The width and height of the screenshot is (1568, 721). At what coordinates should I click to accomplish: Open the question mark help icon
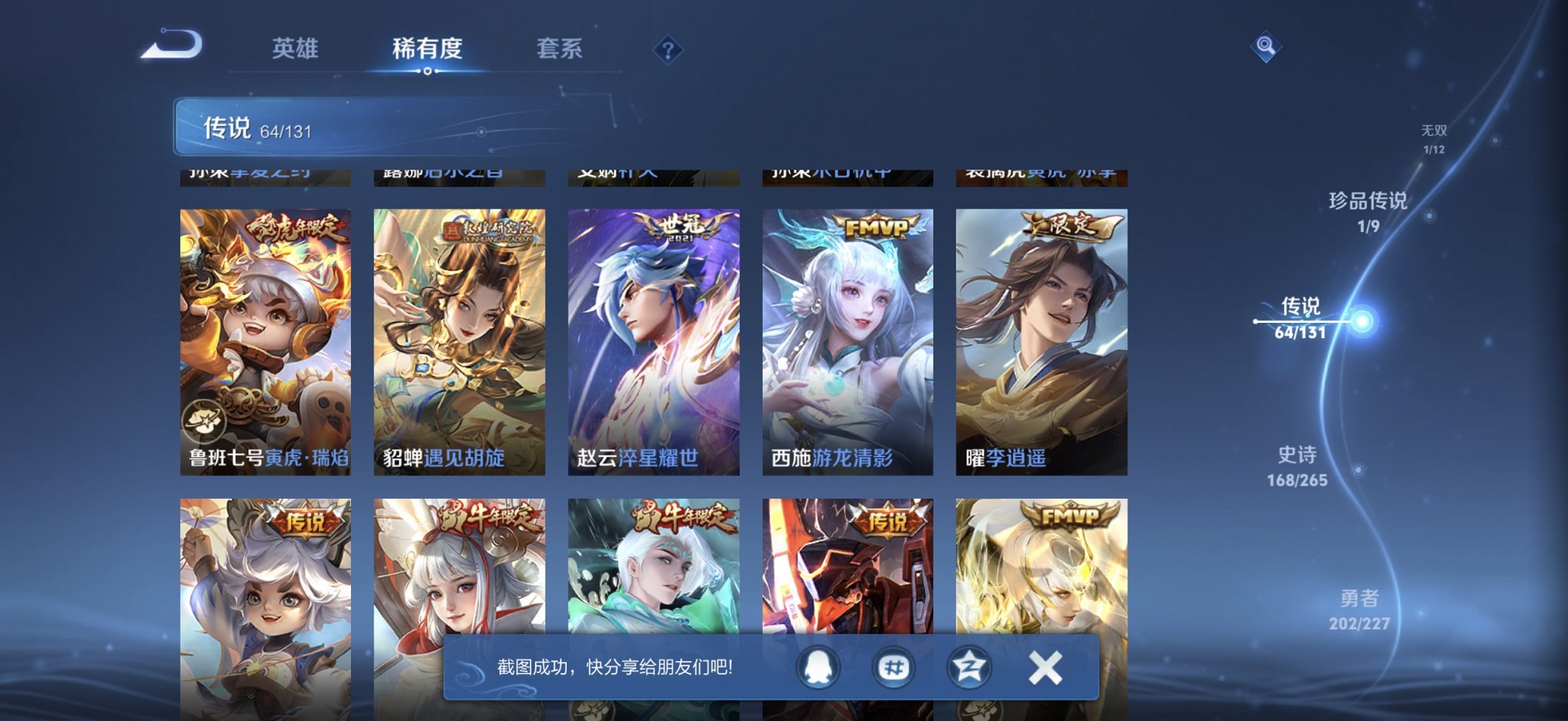tap(668, 49)
